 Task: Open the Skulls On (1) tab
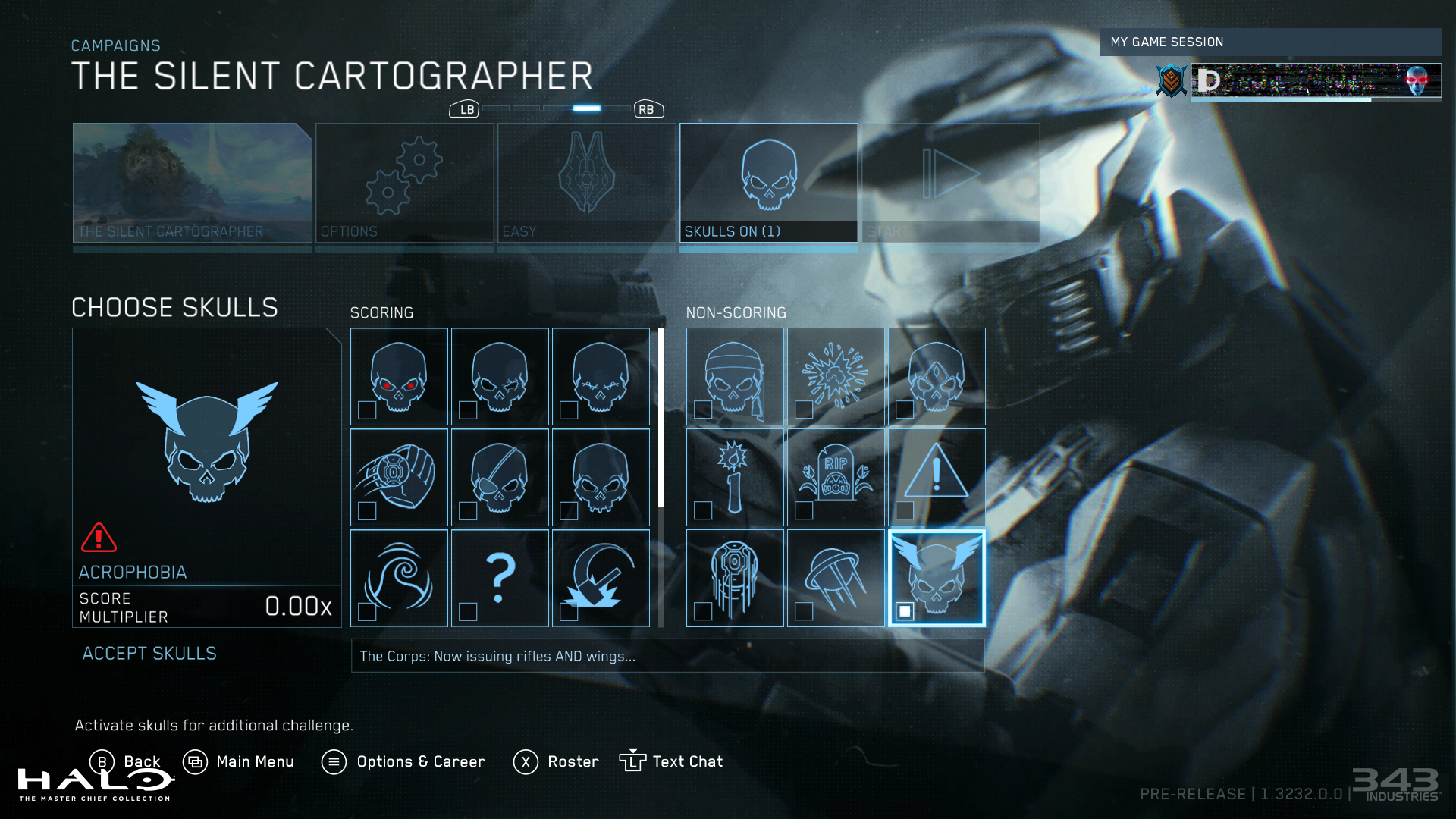click(768, 183)
